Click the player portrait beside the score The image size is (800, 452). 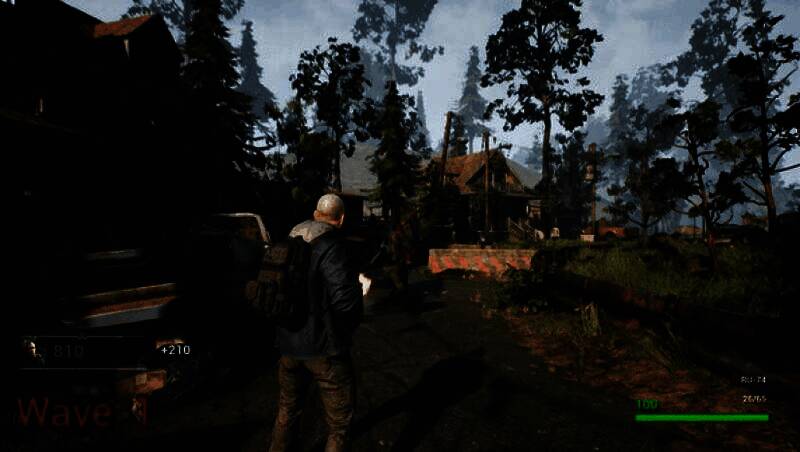click(34, 350)
